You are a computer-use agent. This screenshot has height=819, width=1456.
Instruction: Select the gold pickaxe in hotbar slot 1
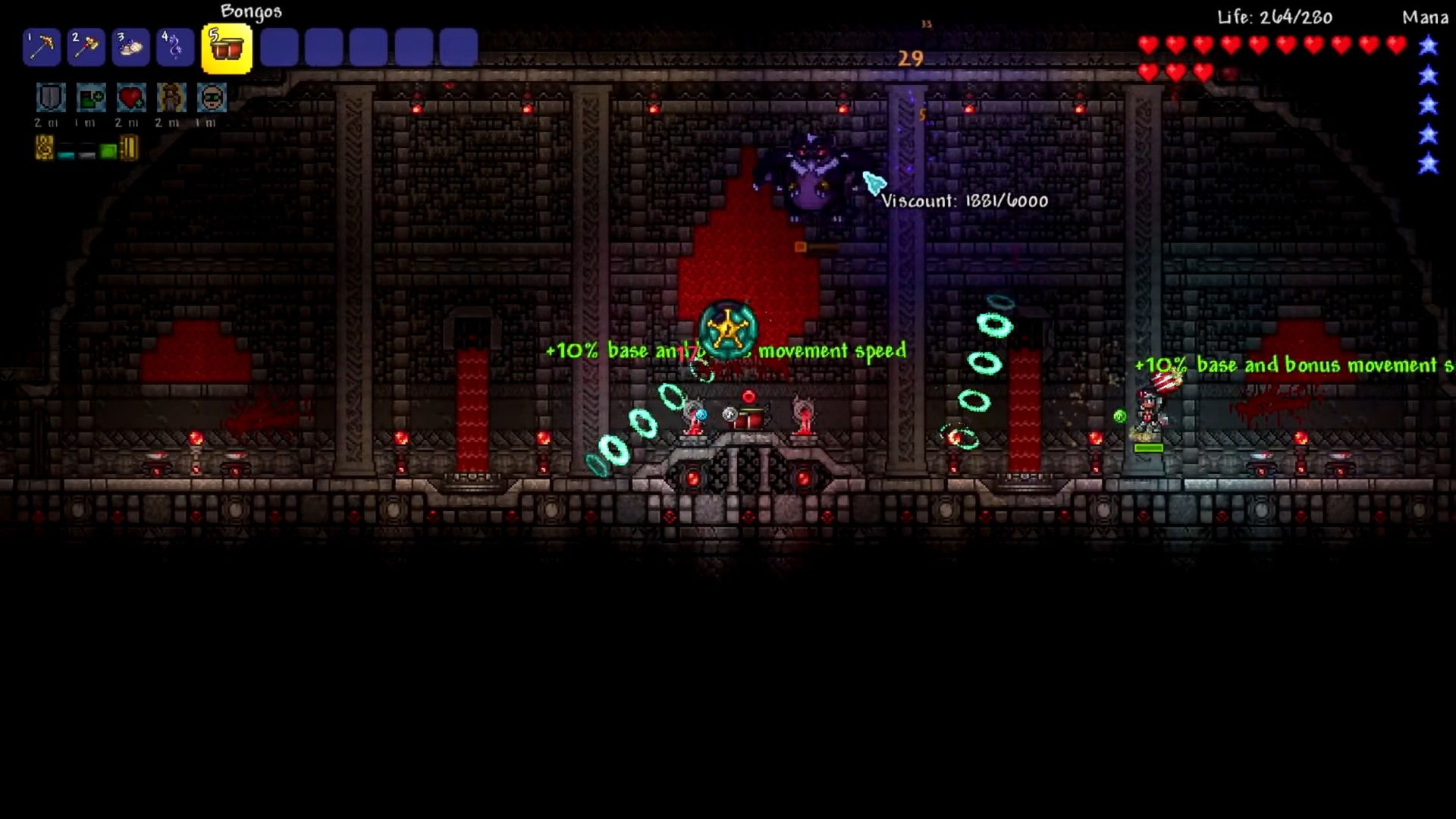pyautogui.click(x=42, y=48)
